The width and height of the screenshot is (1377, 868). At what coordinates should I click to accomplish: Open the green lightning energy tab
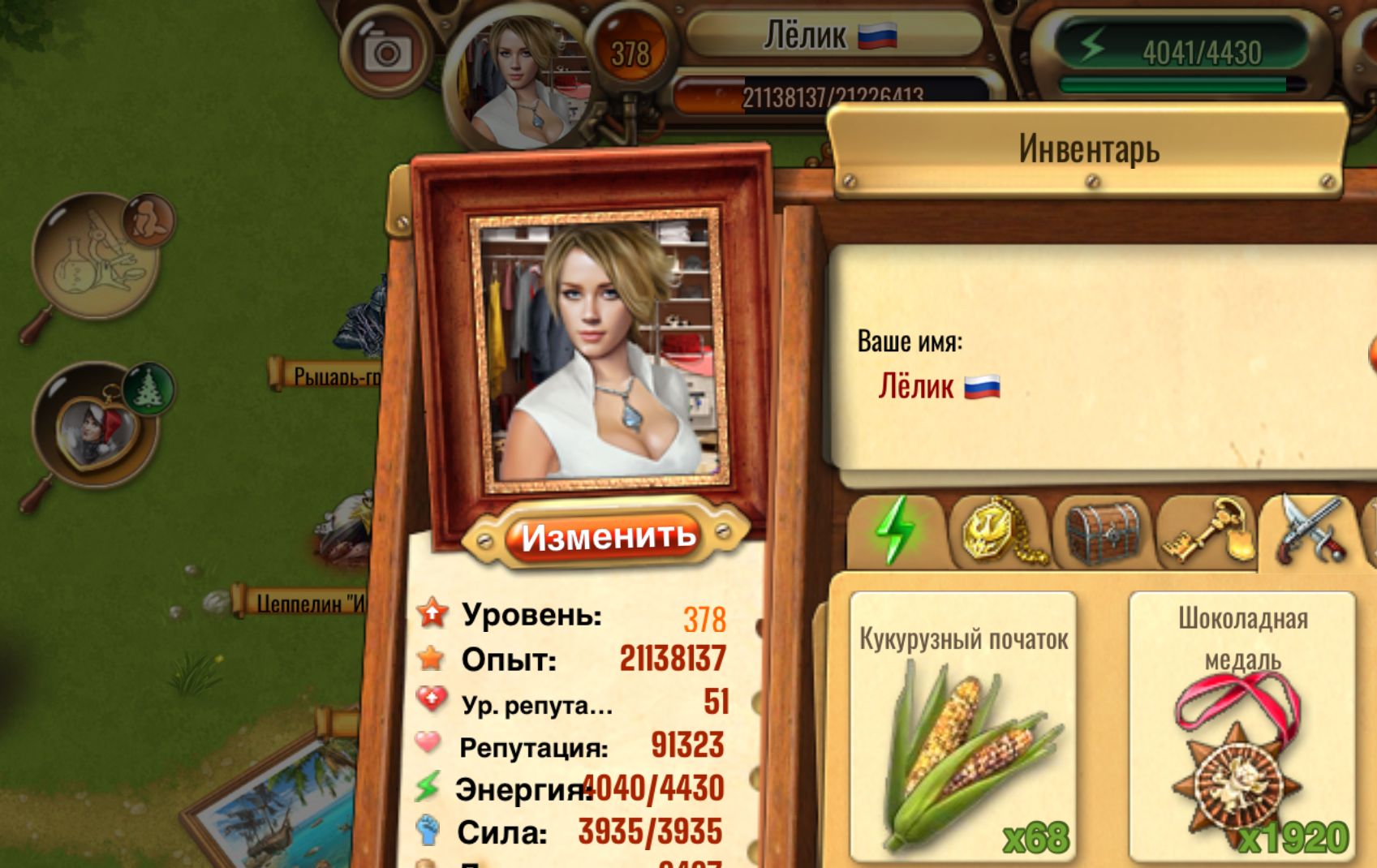[895, 532]
